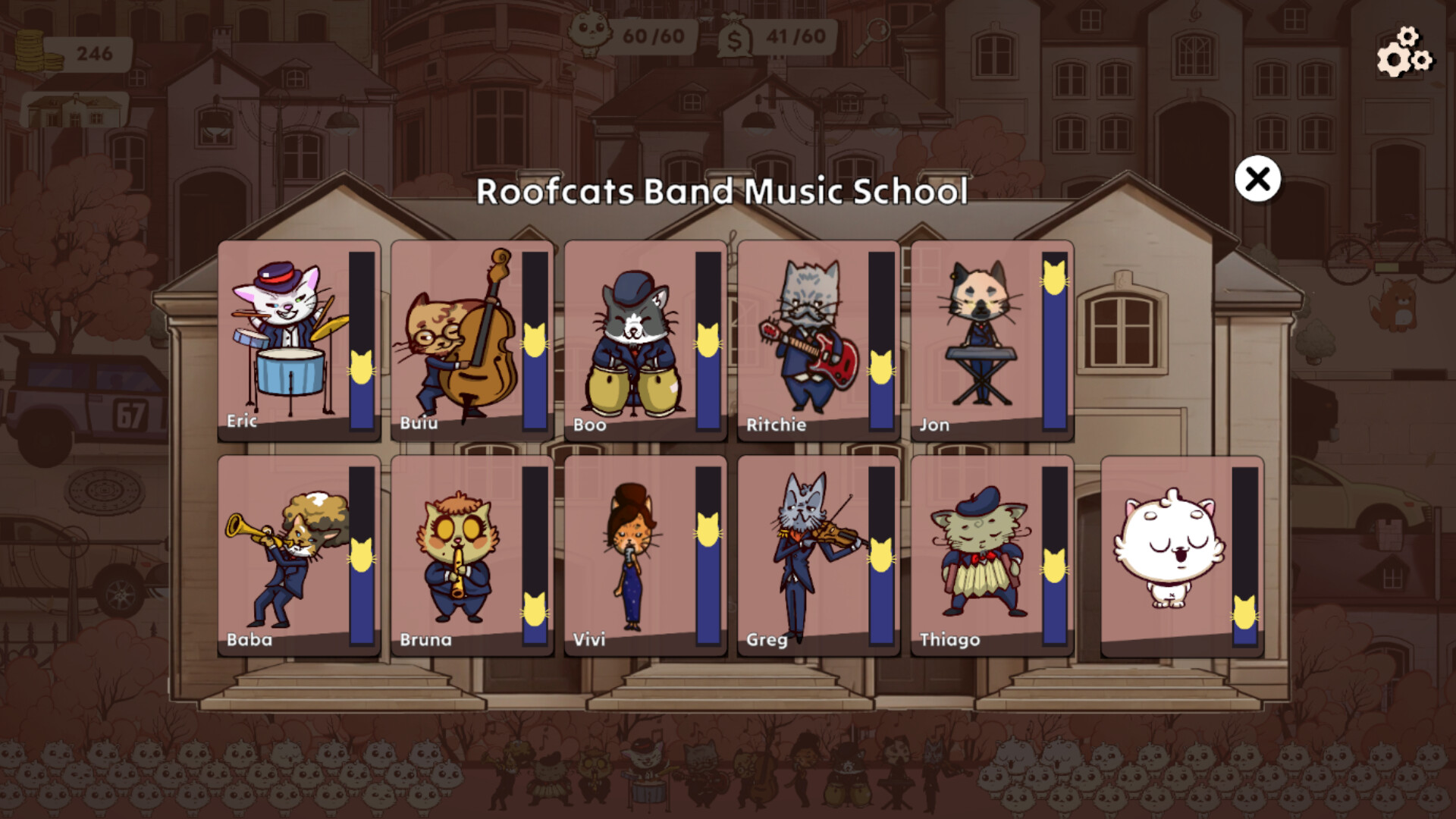Click the cat head counter showing 60/60
1456x819 pixels.
tap(637, 33)
